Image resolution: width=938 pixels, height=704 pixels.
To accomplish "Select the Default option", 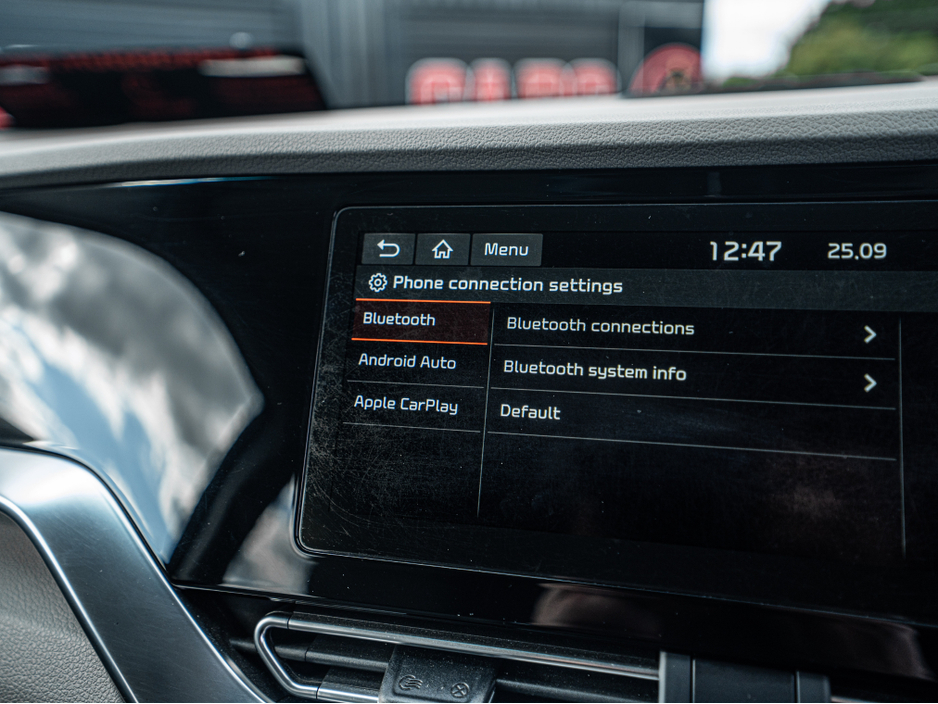I will pos(690,415).
